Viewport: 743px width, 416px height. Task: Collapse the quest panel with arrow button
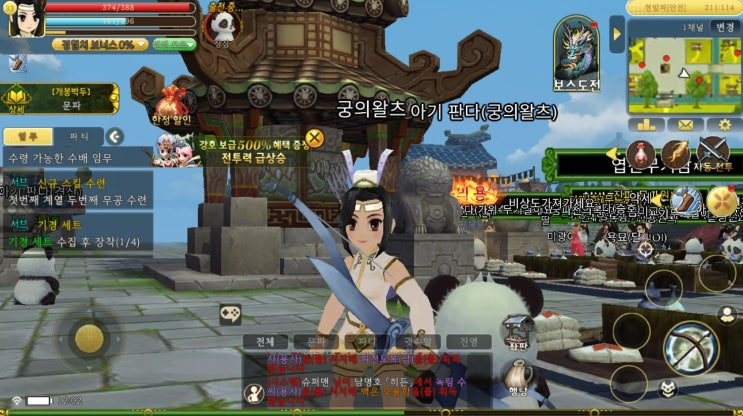click(x=115, y=136)
